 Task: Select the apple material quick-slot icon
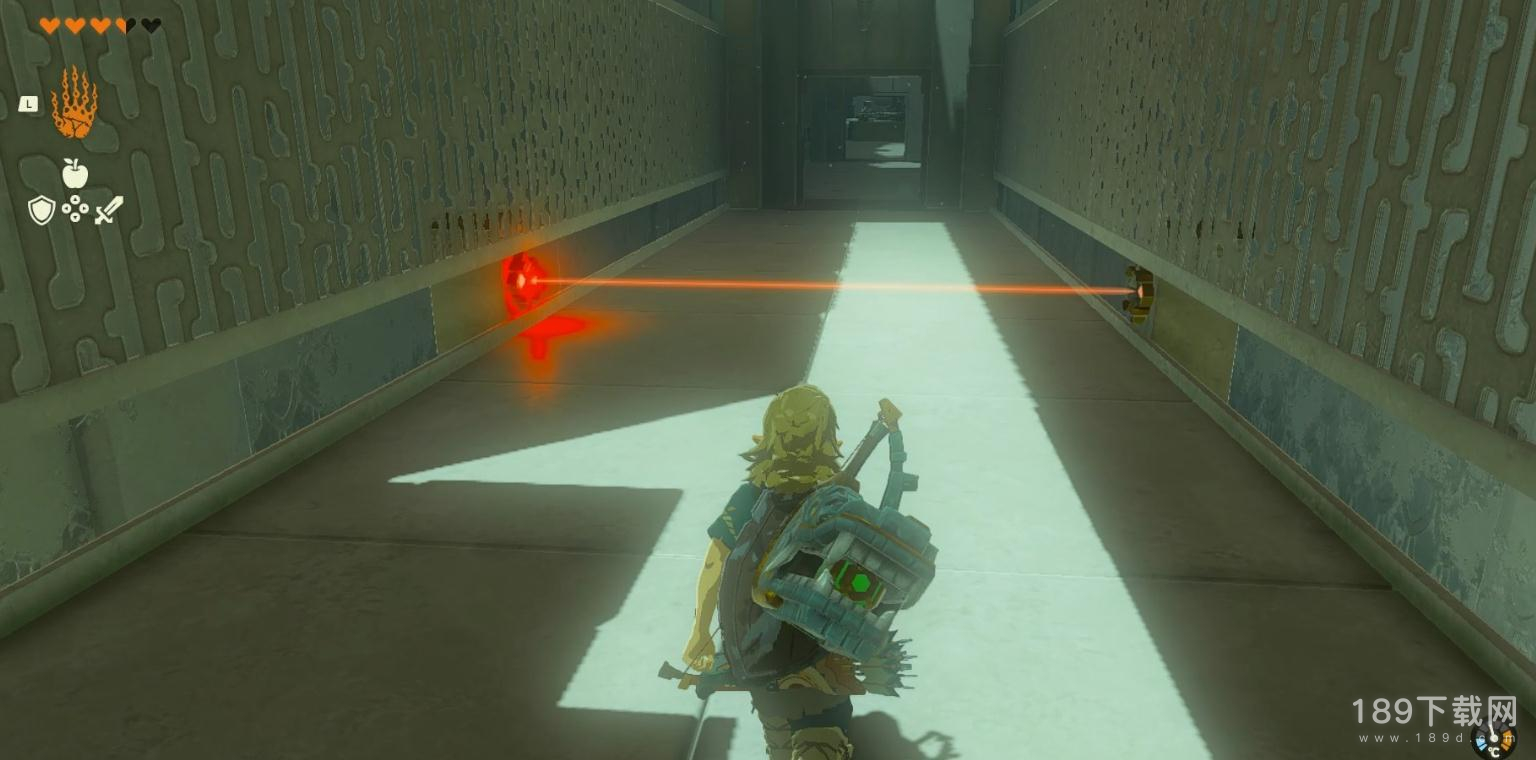(75, 174)
